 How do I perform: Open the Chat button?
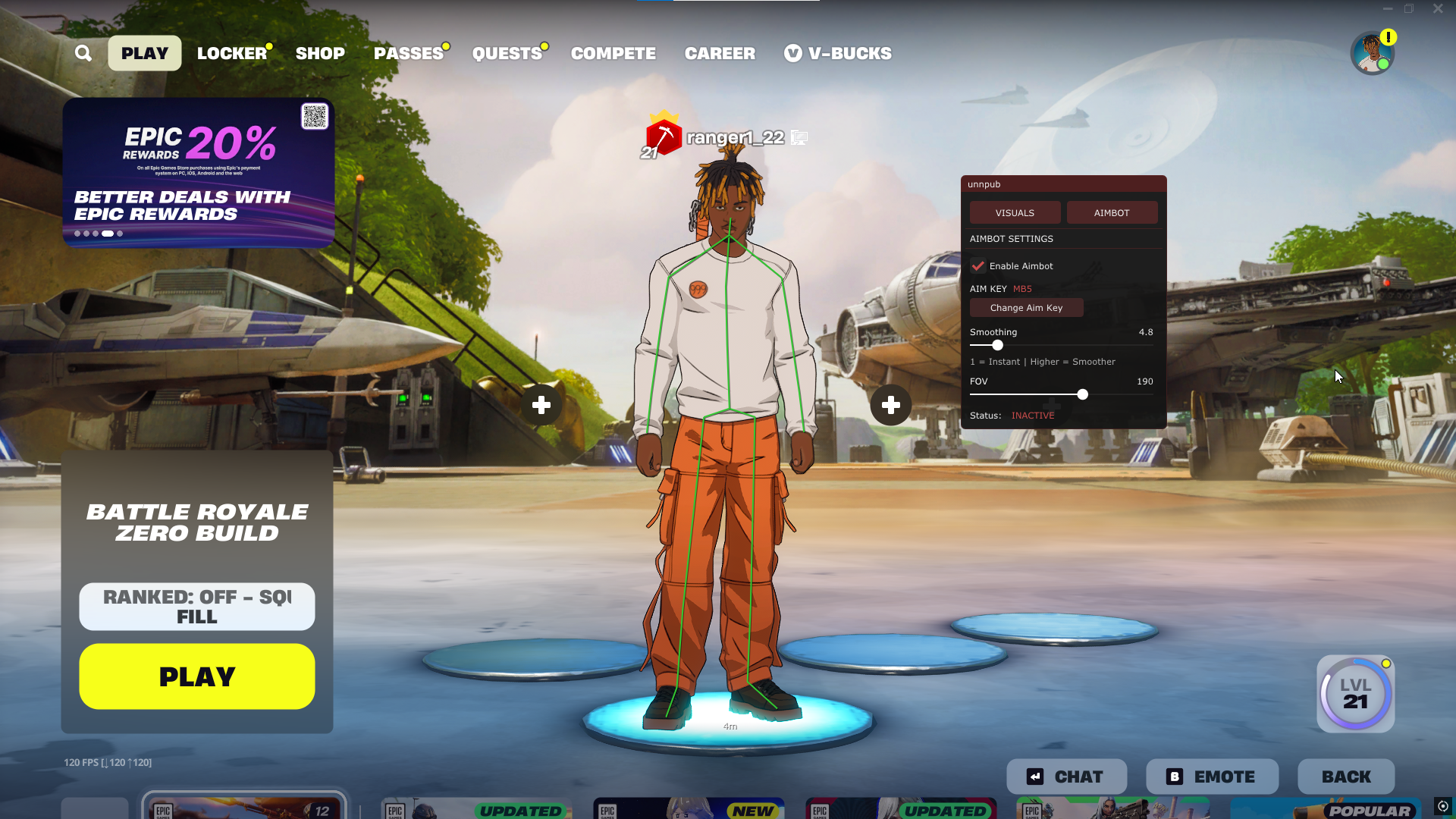tap(1066, 777)
